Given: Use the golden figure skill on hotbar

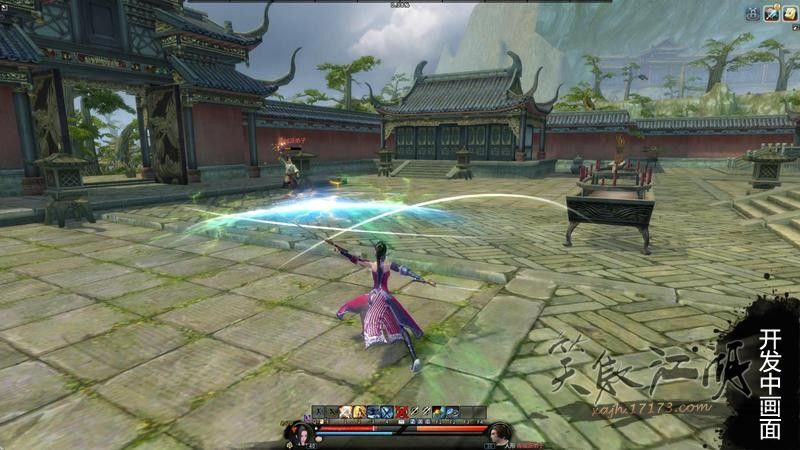Looking at the screenshot, I should pos(359,411).
